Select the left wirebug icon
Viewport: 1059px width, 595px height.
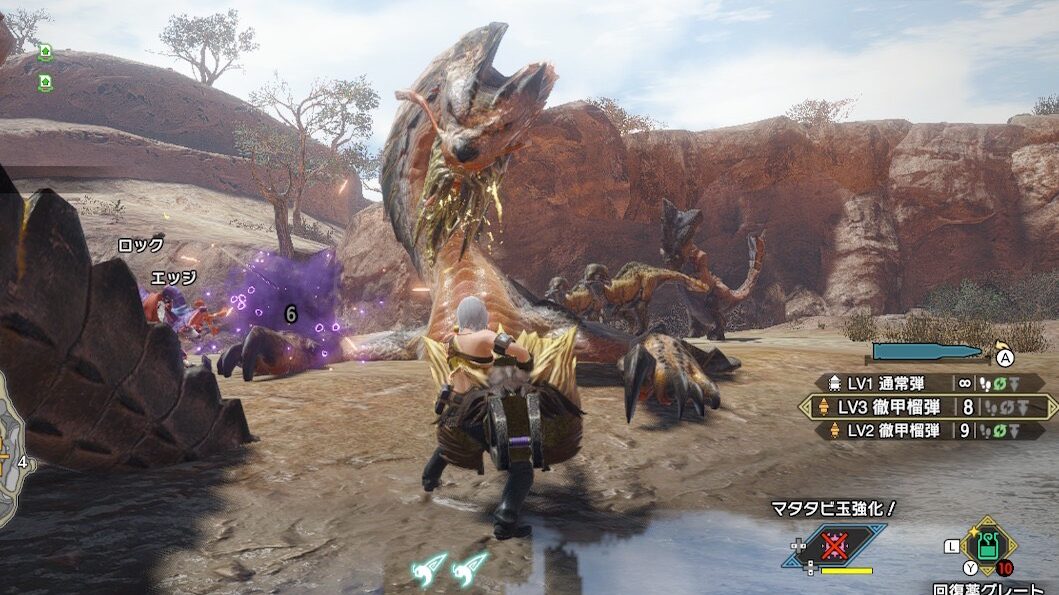(x=429, y=570)
